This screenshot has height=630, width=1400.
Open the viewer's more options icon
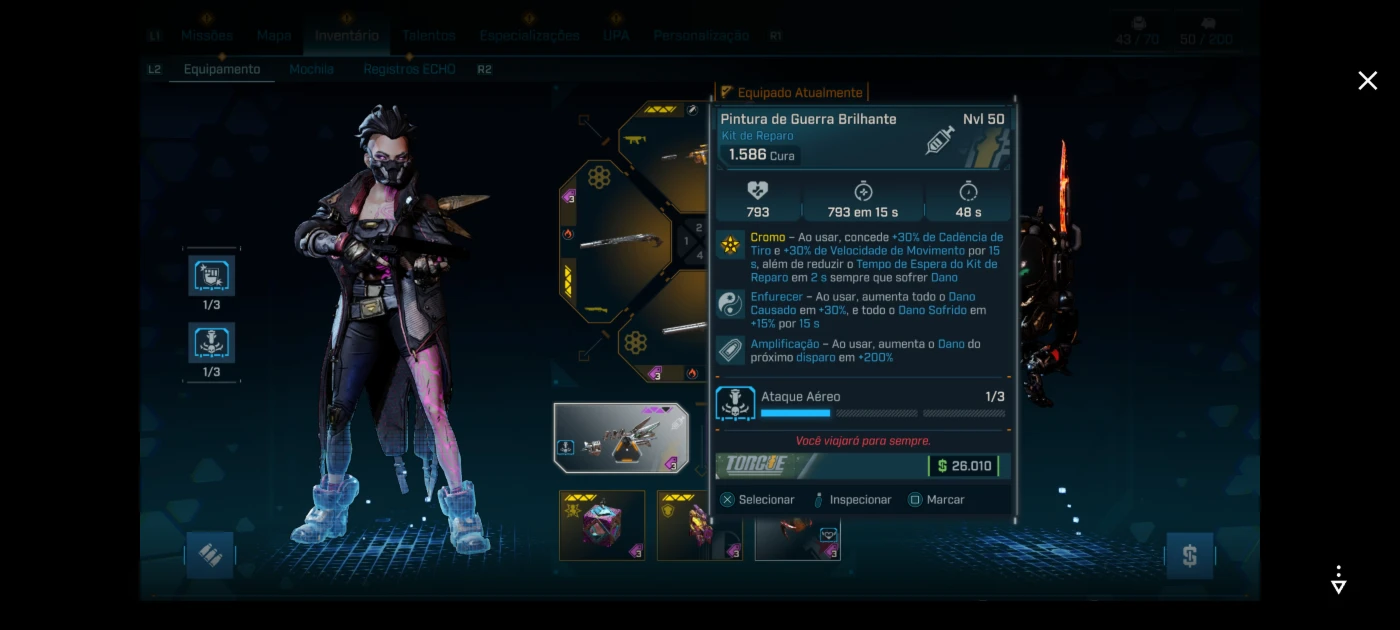[1338, 579]
